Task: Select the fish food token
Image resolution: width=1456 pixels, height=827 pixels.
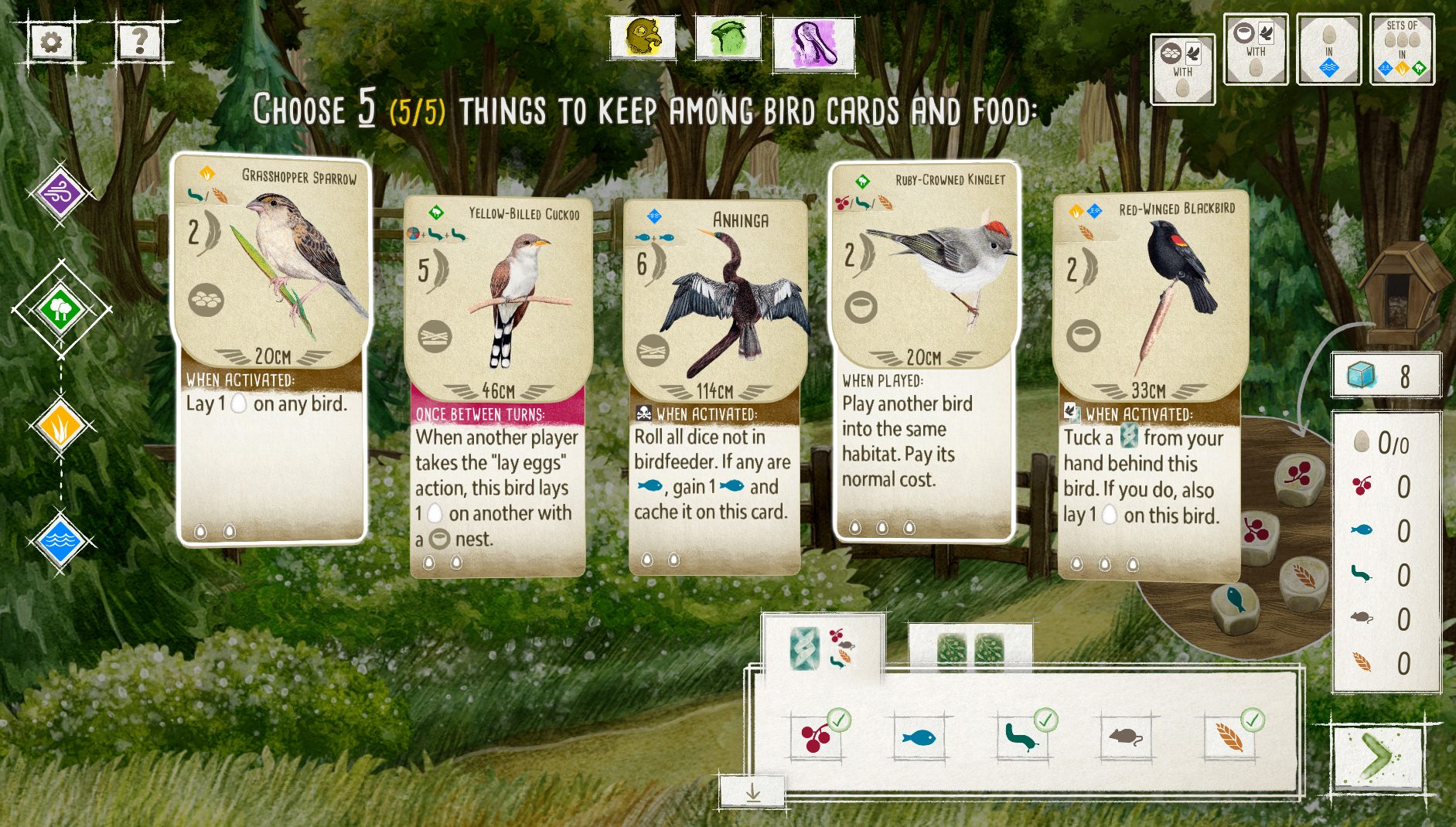Action: 919,737
